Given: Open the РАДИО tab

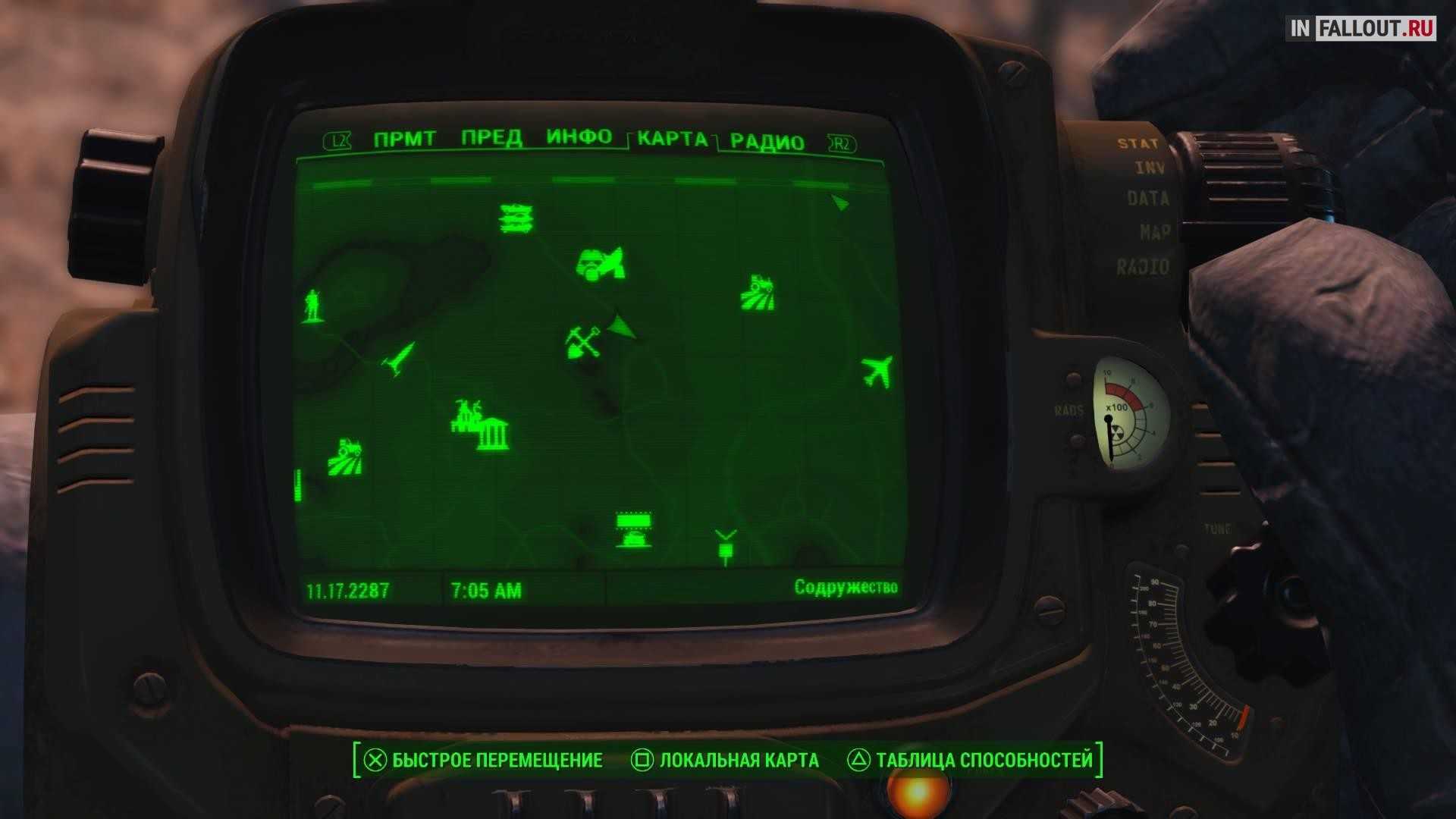Looking at the screenshot, I should [767, 143].
